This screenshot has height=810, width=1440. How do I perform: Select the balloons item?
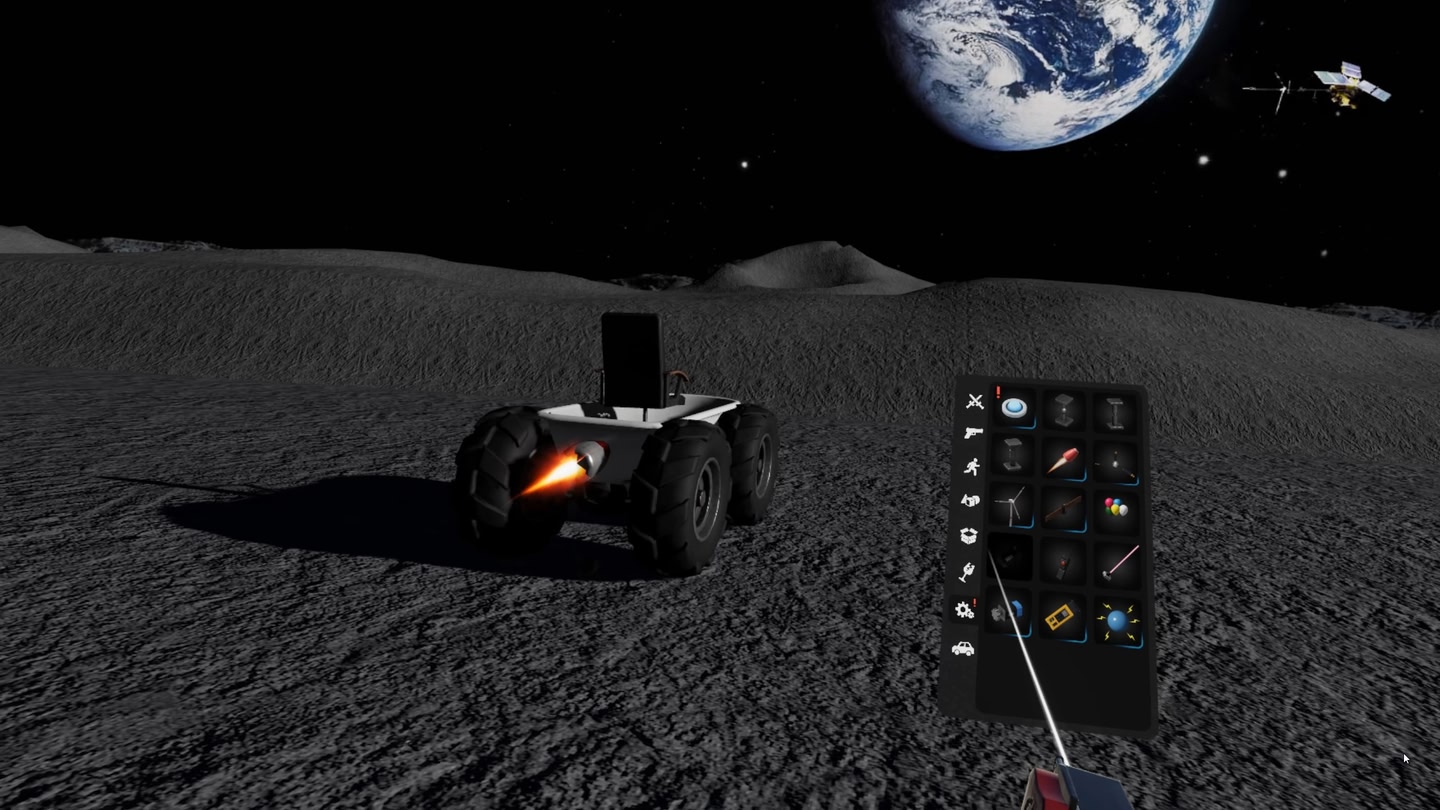pos(1115,507)
